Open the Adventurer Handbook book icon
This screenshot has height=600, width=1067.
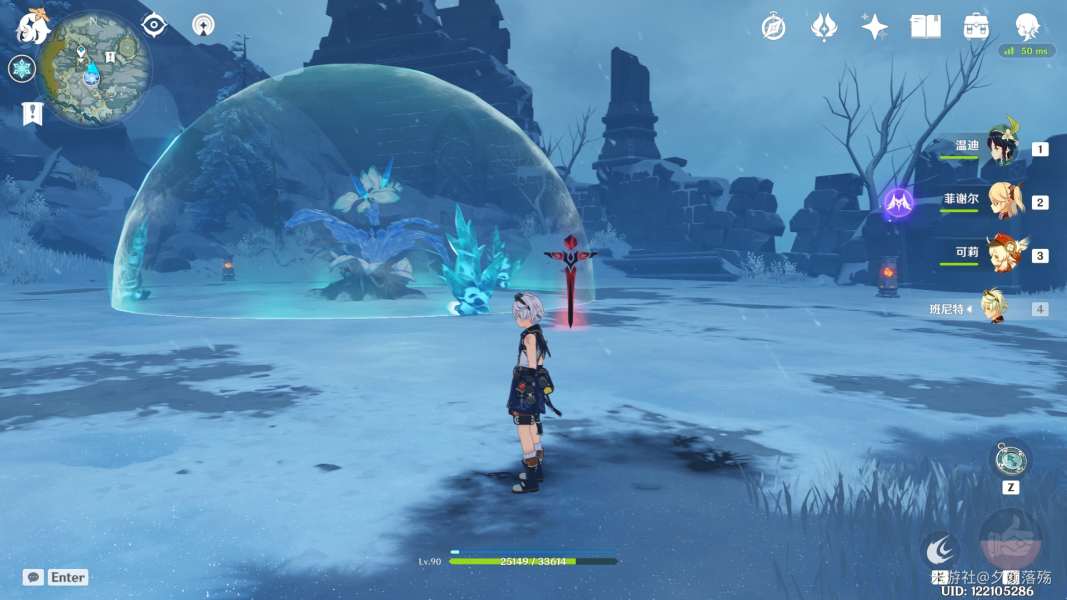click(x=925, y=27)
